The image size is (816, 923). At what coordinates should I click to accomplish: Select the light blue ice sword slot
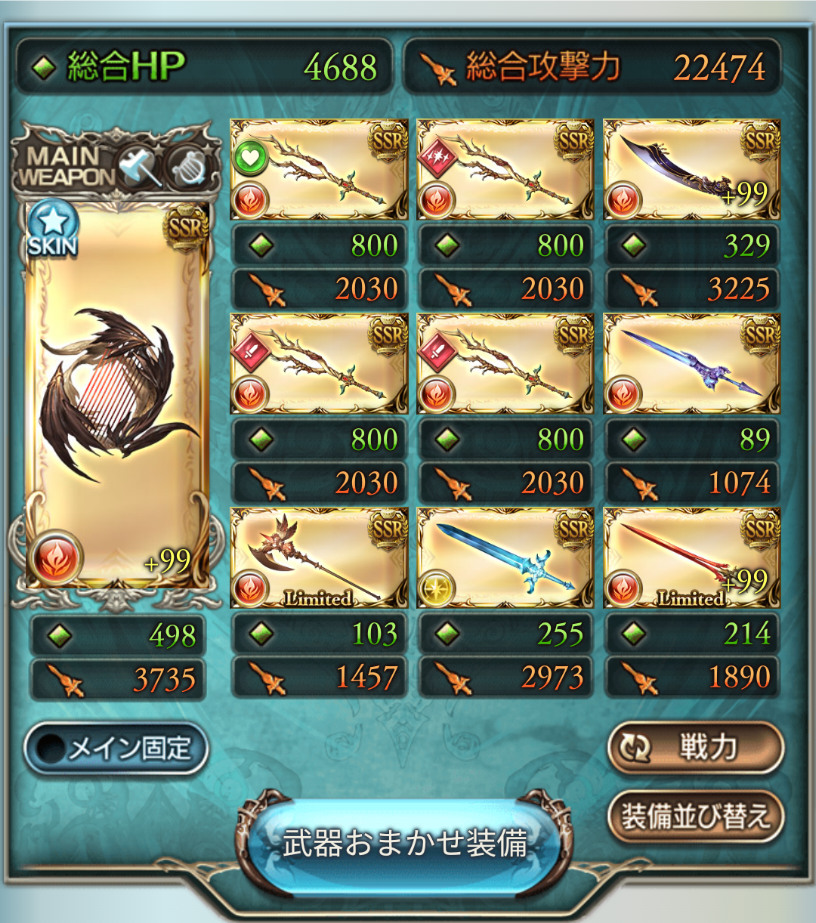coord(505,557)
